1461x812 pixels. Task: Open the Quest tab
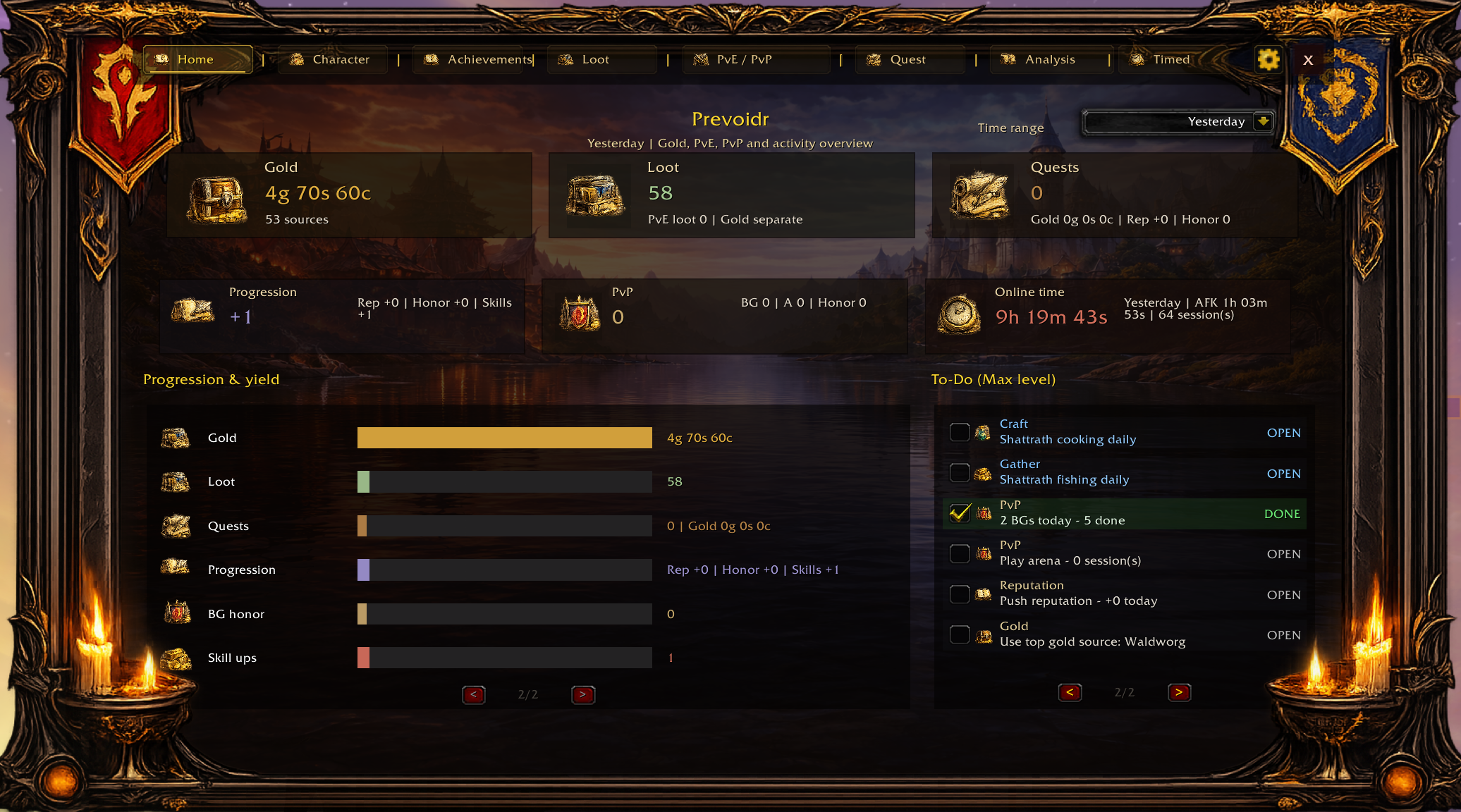click(909, 60)
